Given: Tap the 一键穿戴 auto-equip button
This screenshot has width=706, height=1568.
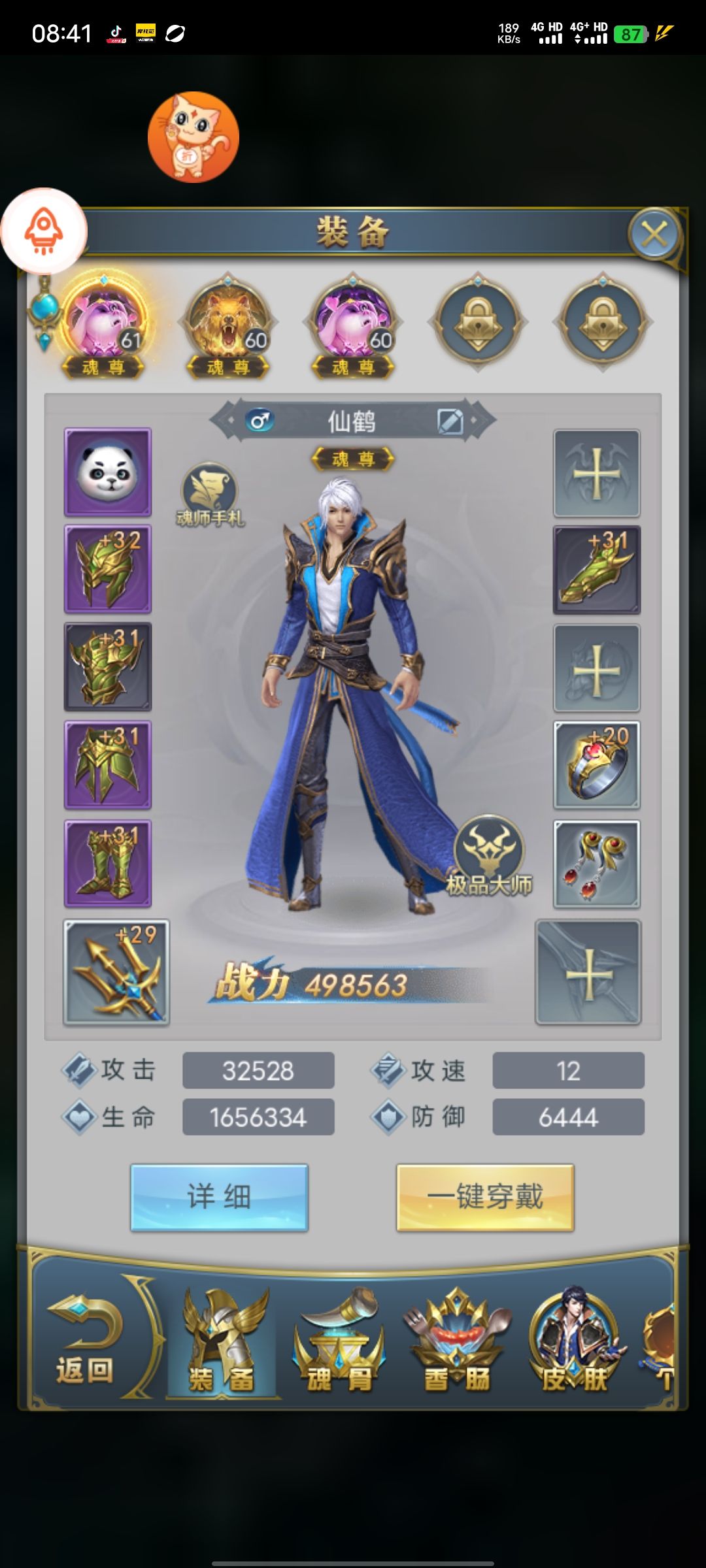Looking at the screenshot, I should [x=485, y=1197].
